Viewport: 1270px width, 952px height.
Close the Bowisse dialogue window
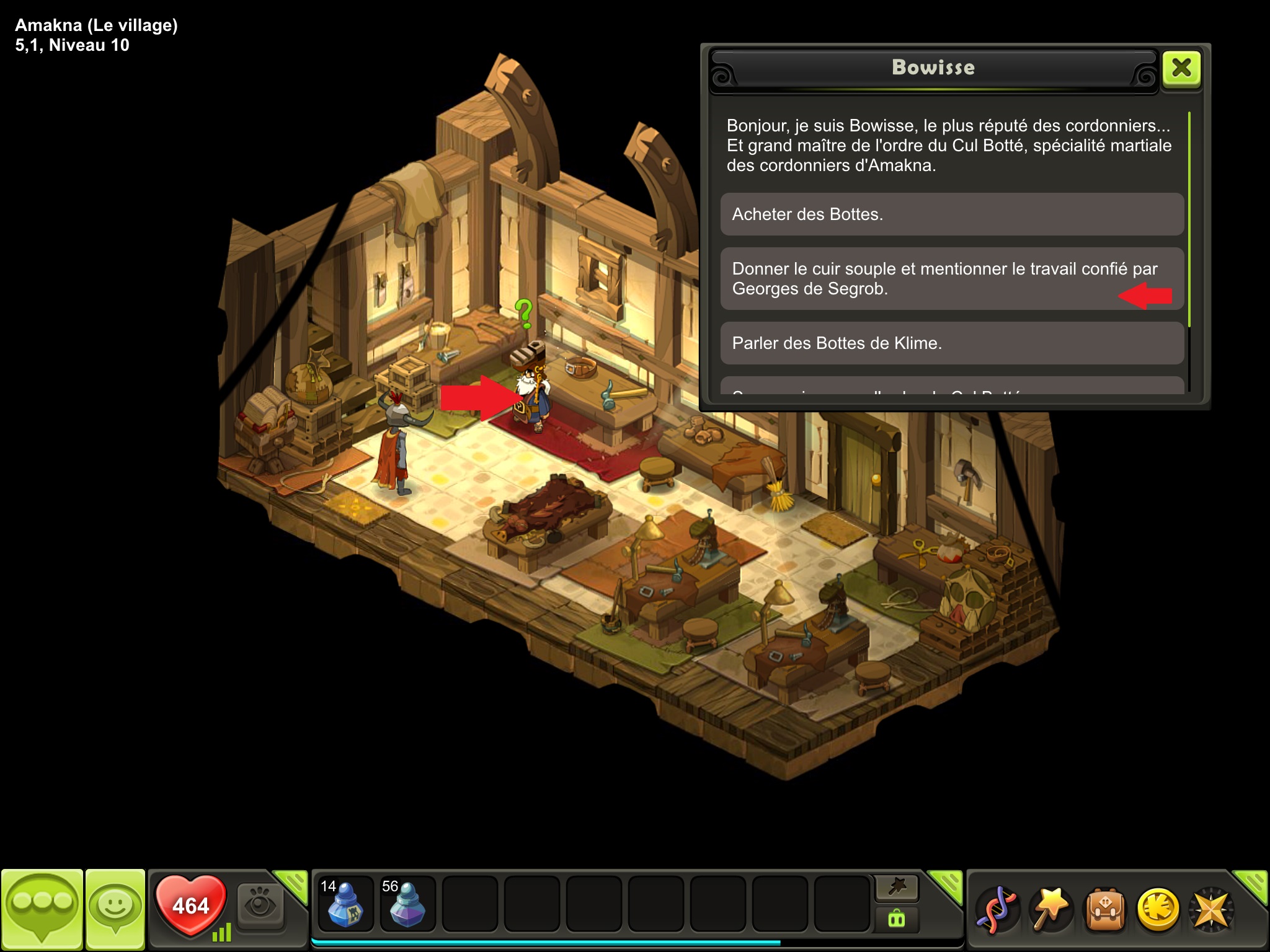1181,68
